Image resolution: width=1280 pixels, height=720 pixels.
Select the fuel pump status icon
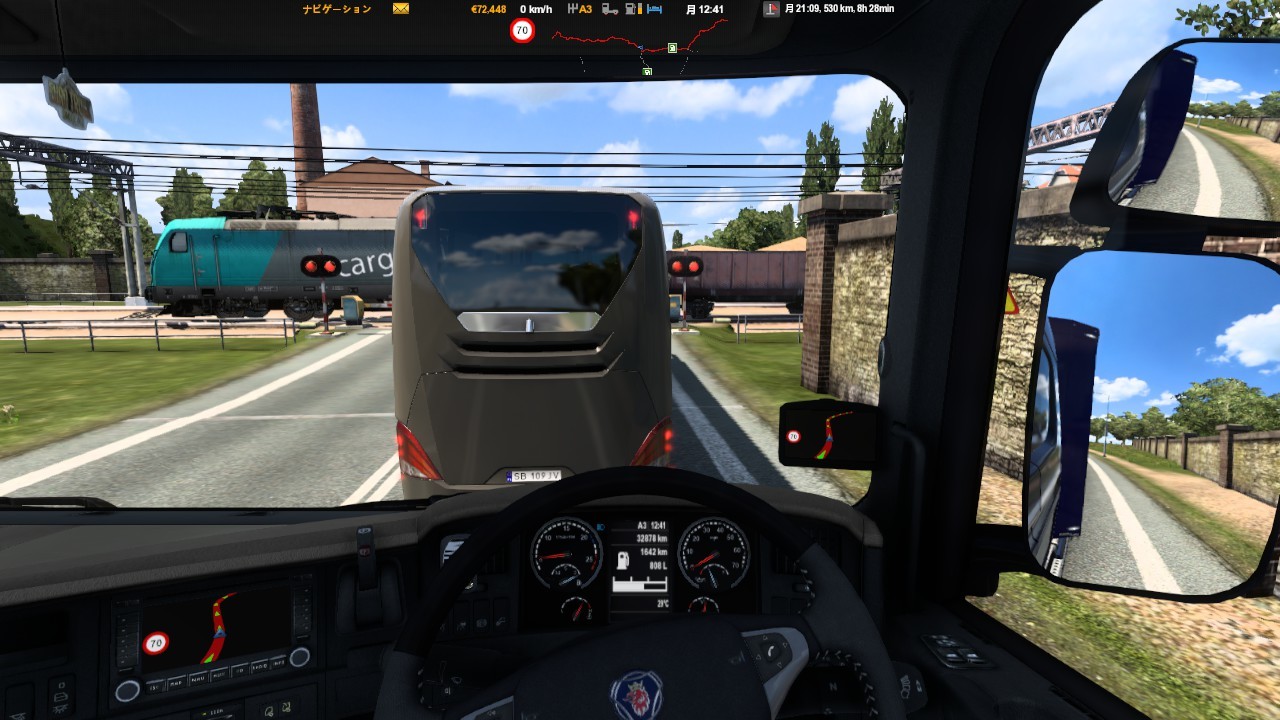point(632,9)
